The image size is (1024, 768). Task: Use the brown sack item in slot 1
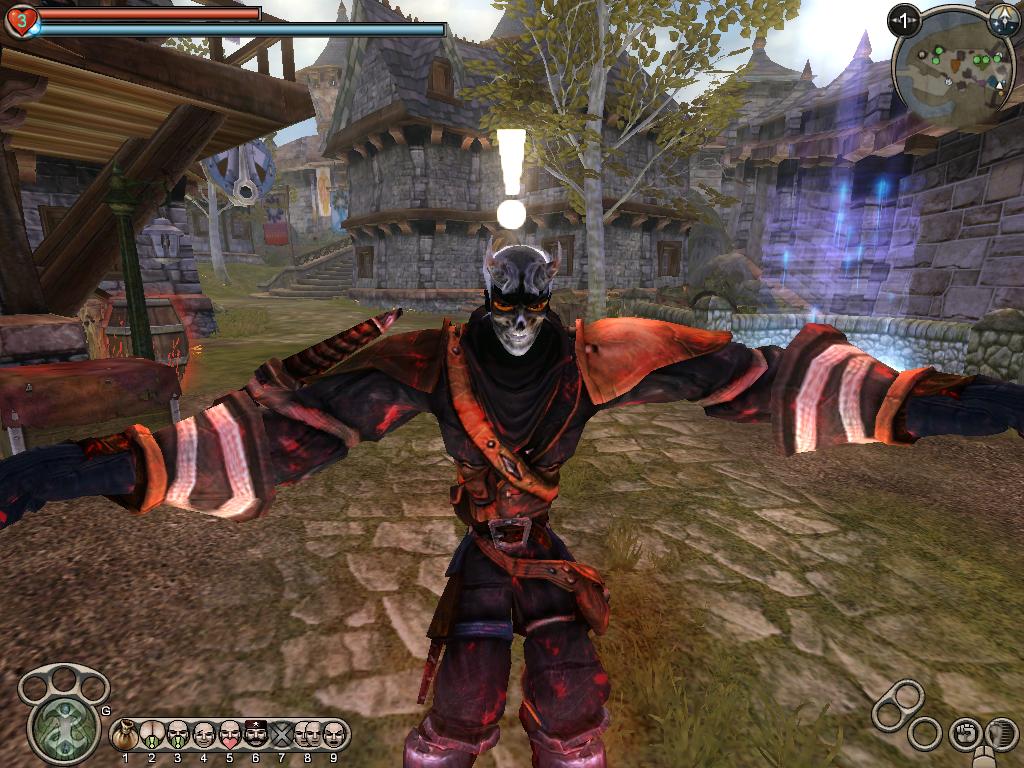click(126, 736)
